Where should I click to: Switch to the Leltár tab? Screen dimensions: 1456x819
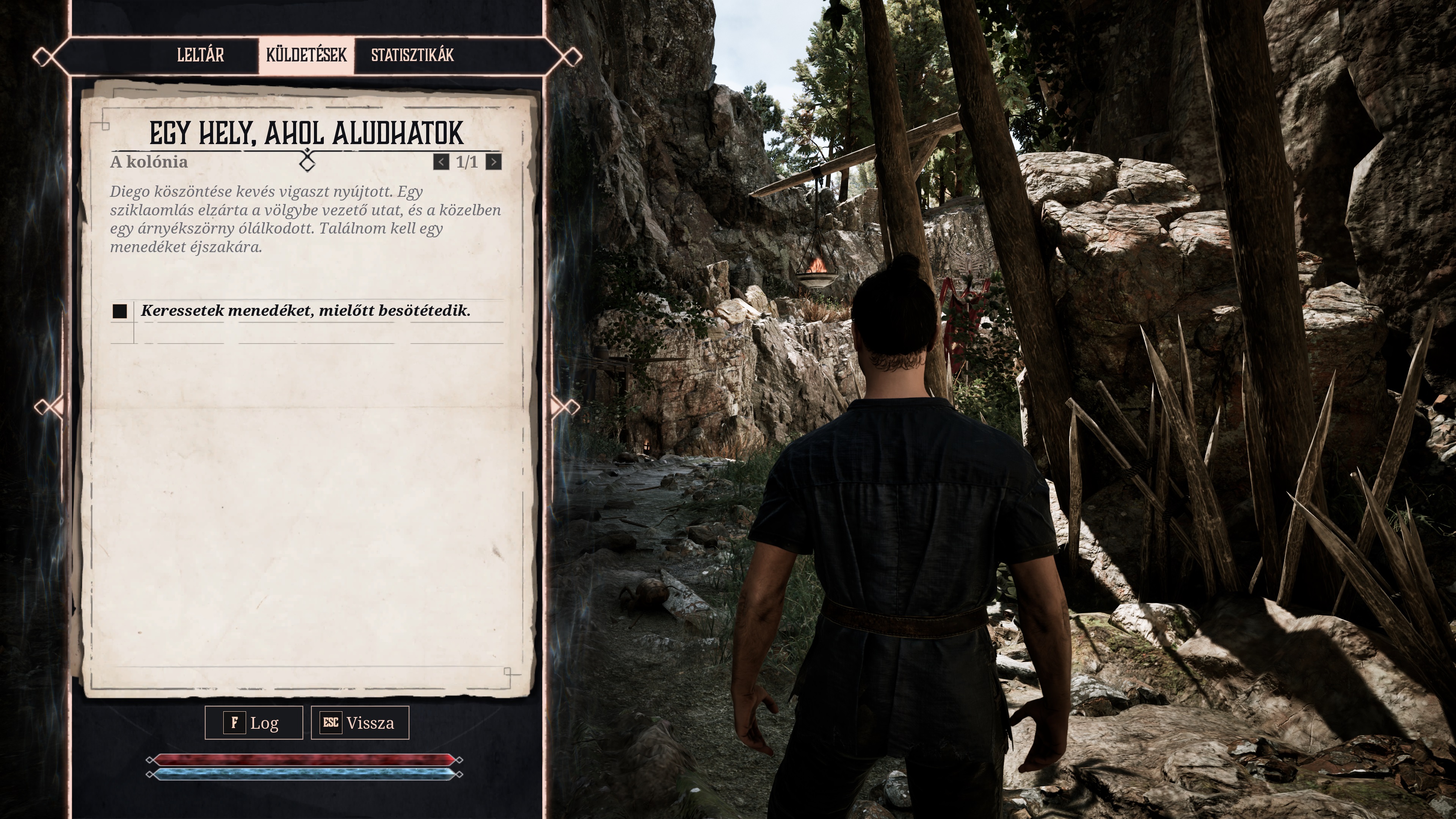(x=201, y=55)
